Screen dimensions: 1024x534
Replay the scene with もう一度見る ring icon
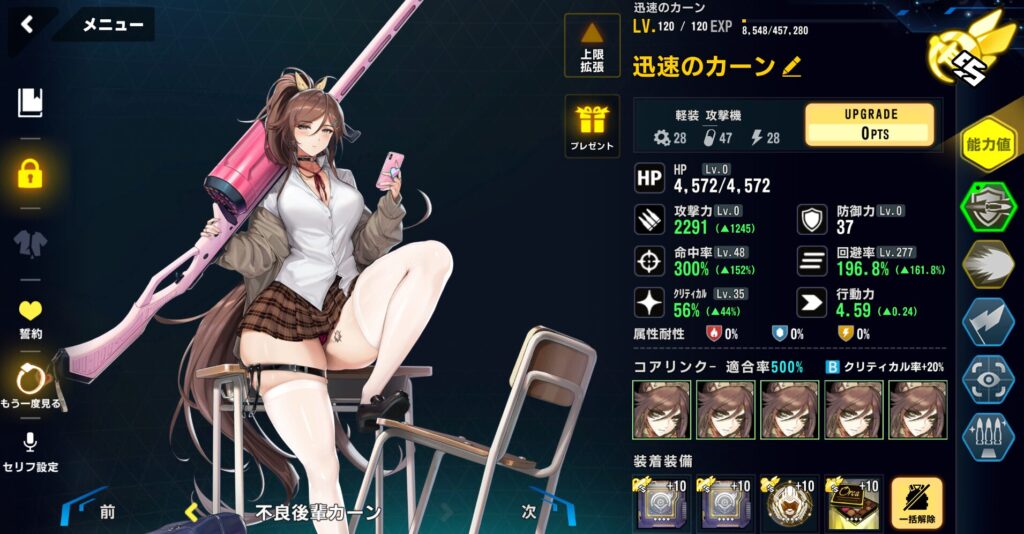[x=30, y=386]
